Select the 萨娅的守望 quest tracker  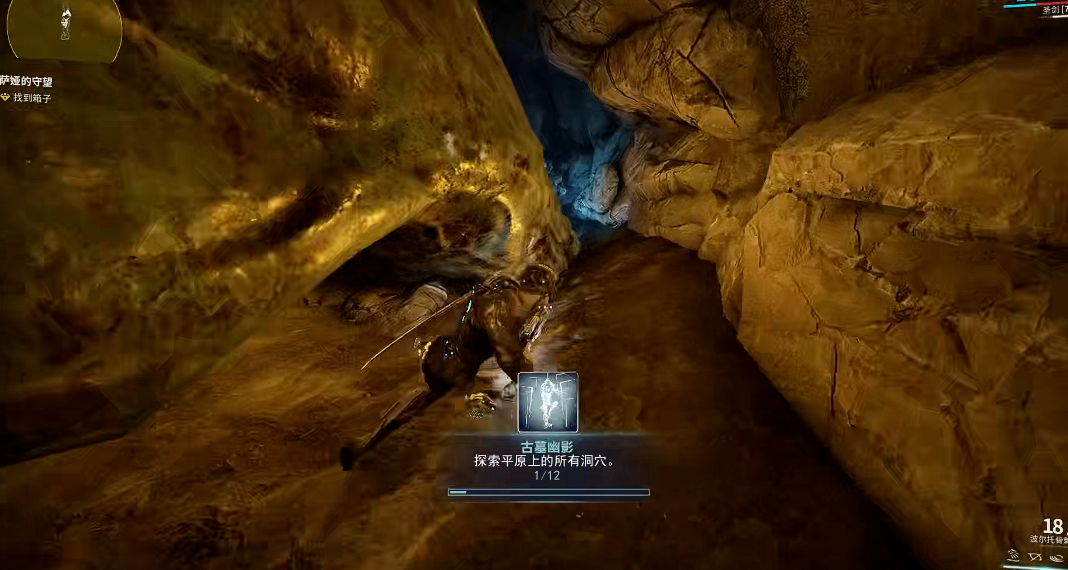pos(28,81)
